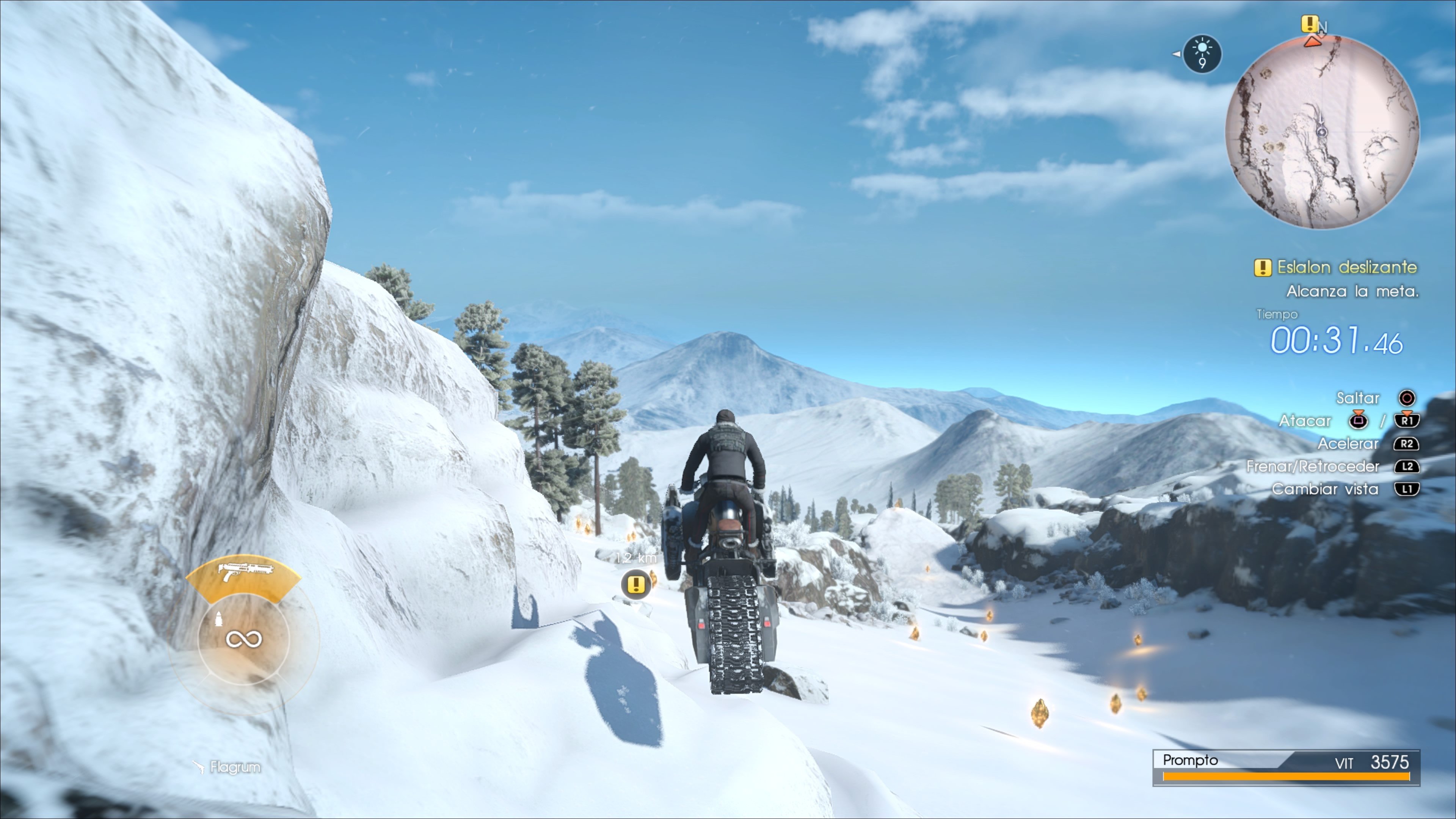
Task: Click the sun time-of-day icon
Action: point(1202,54)
